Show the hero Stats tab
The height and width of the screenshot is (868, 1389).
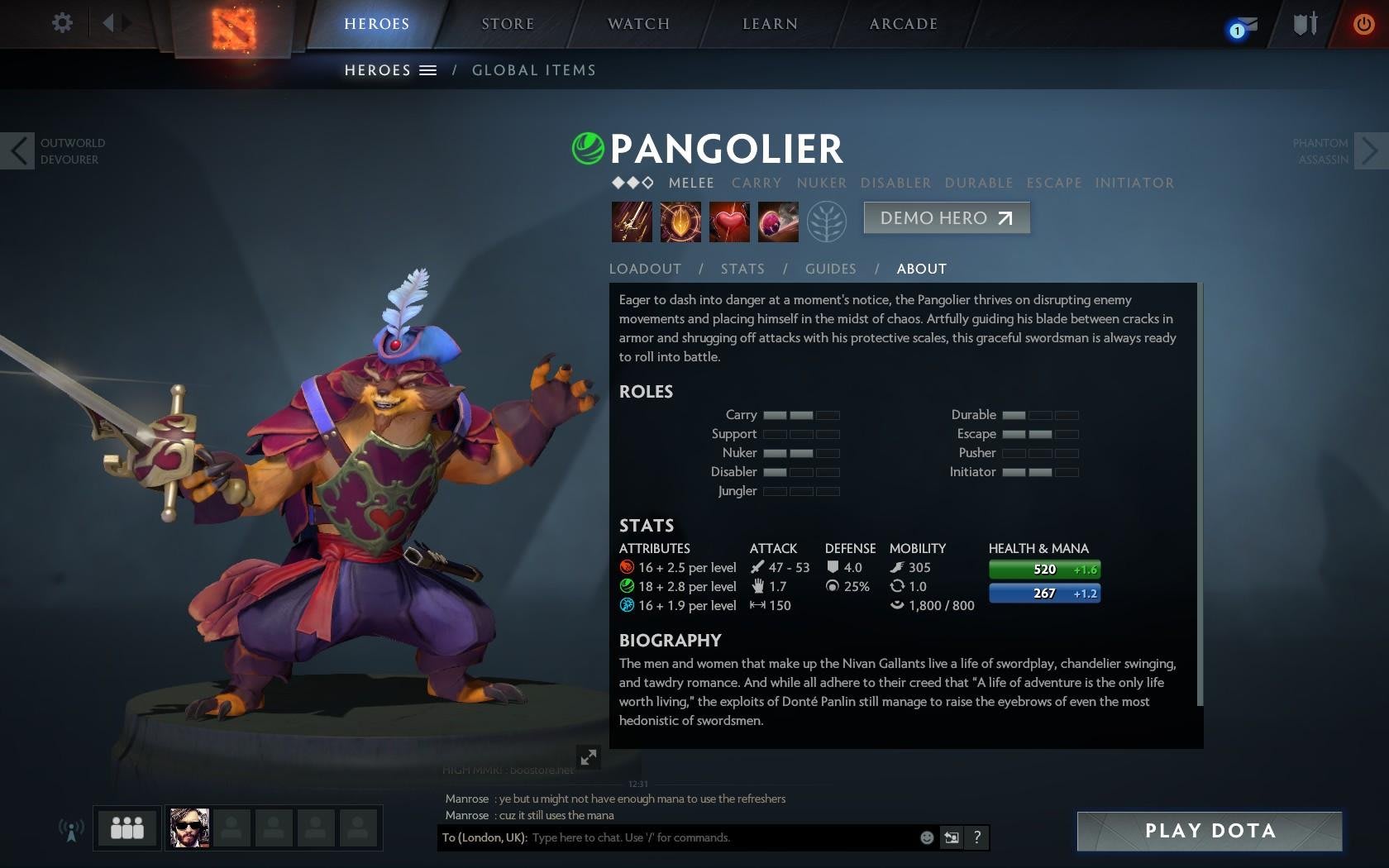(742, 269)
